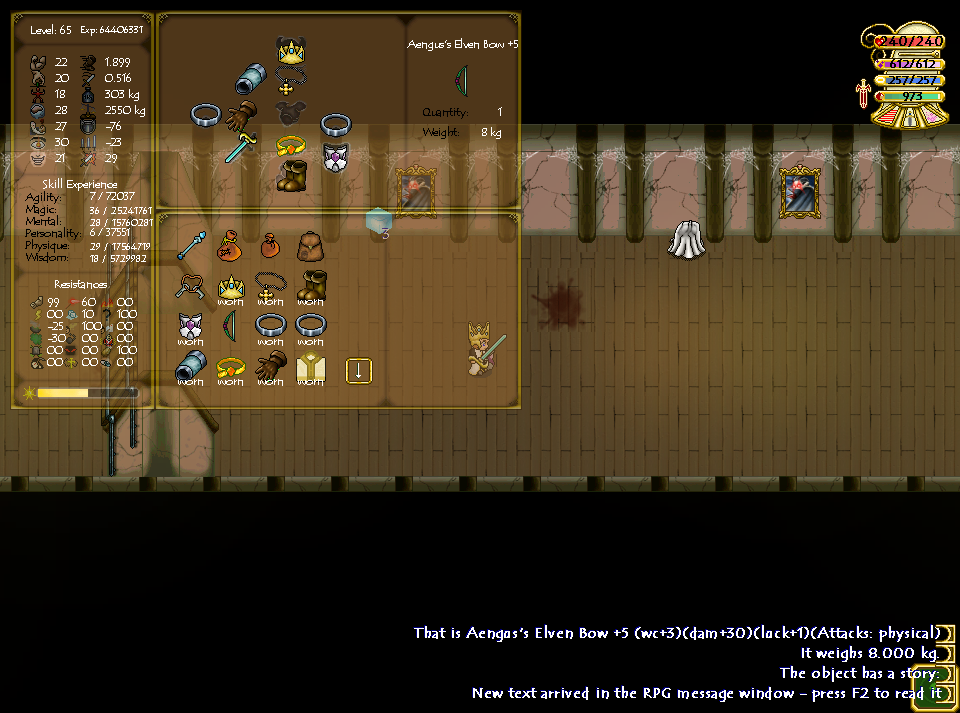Select the equipped sword in the equipment panel
This screenshot has height=713, width=960.
[x=241, y=148]
